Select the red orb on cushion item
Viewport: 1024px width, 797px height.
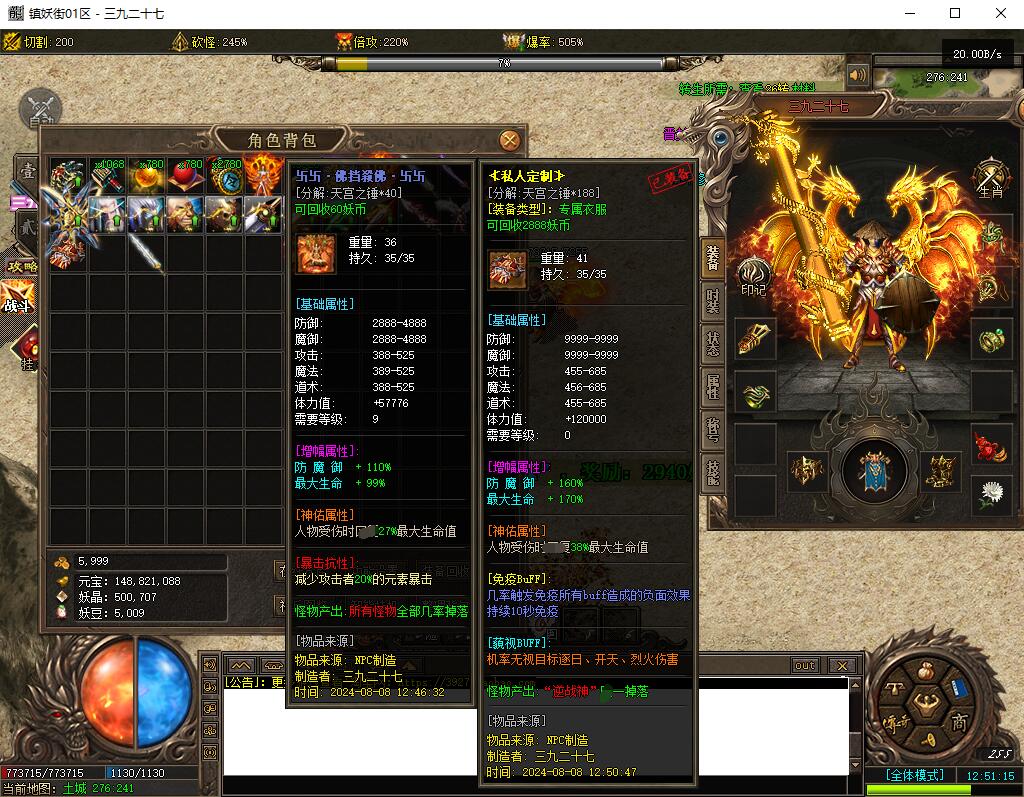point(185,176)
